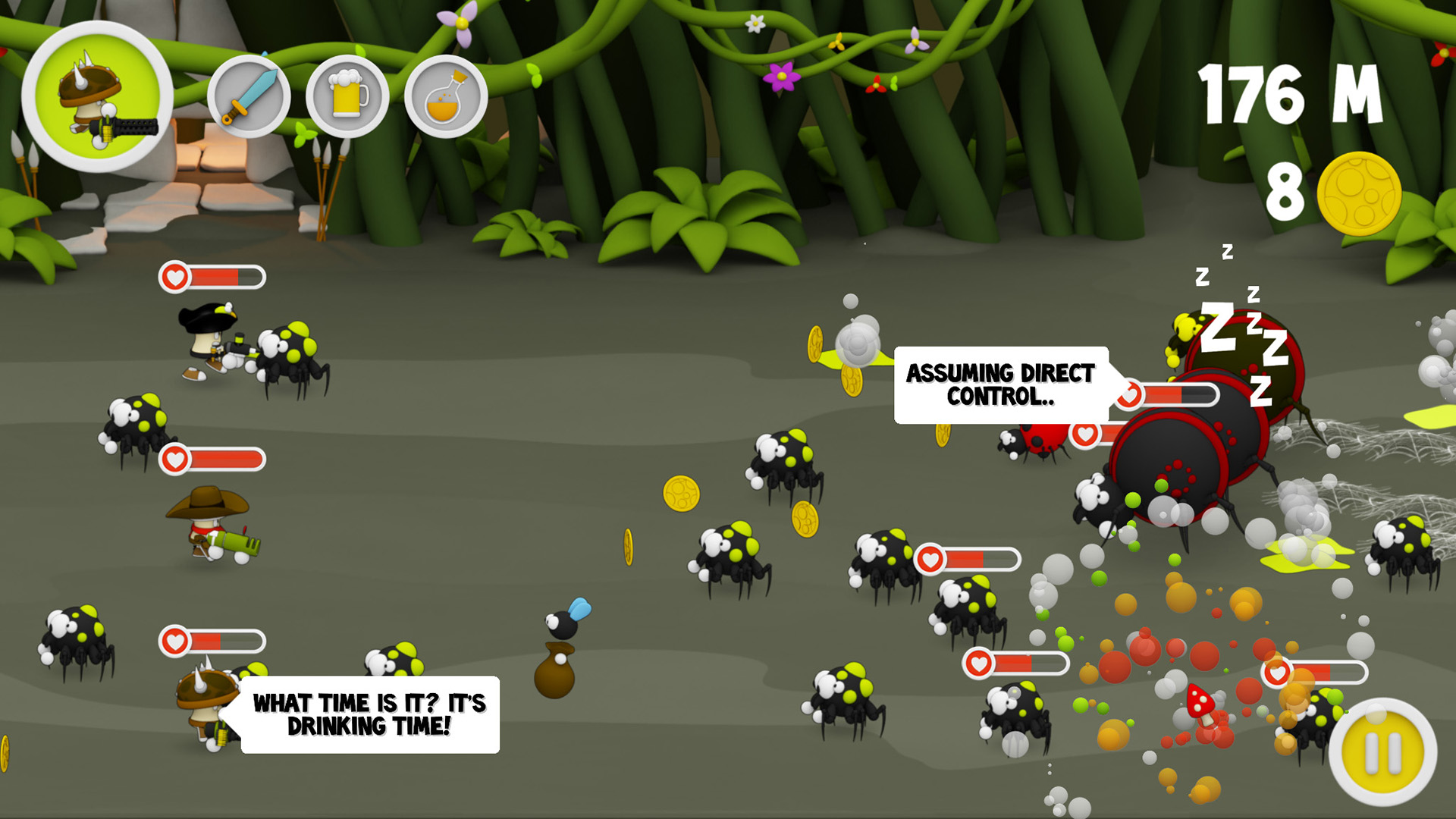1456x819 pixels.
Task: Click the beer mug power-up icon
Action: [349, 94]
